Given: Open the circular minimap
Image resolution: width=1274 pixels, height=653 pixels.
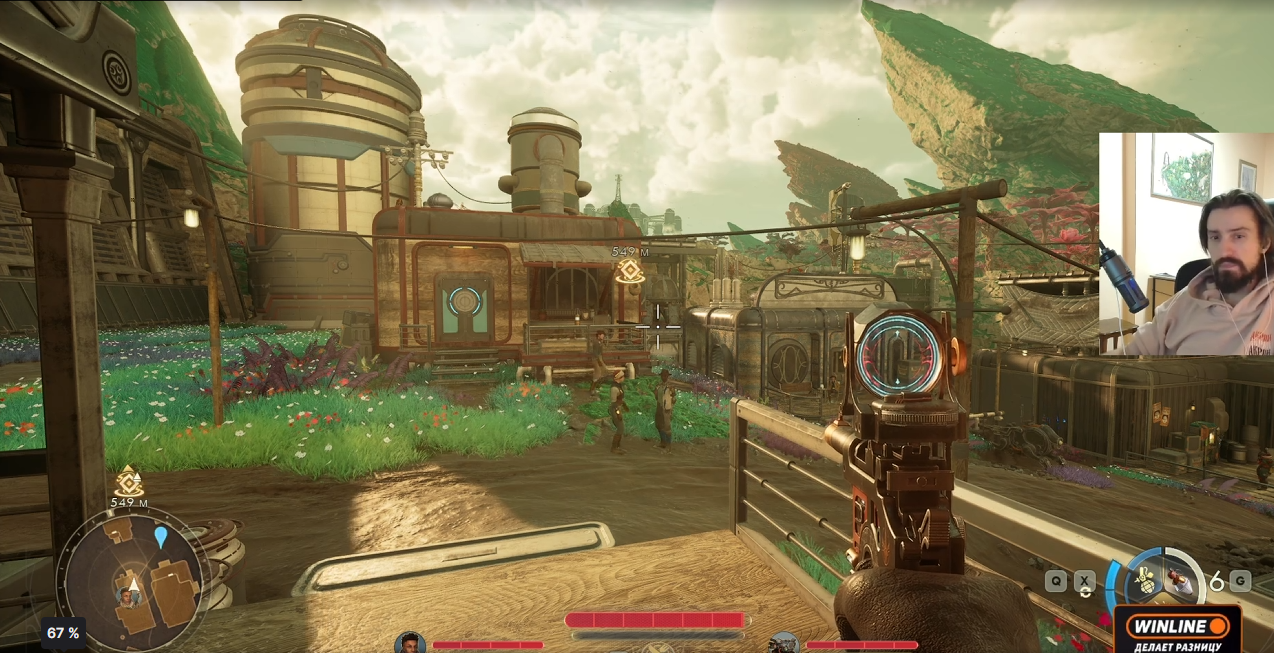Looking at the screenshot, I should tap(133, 578).
